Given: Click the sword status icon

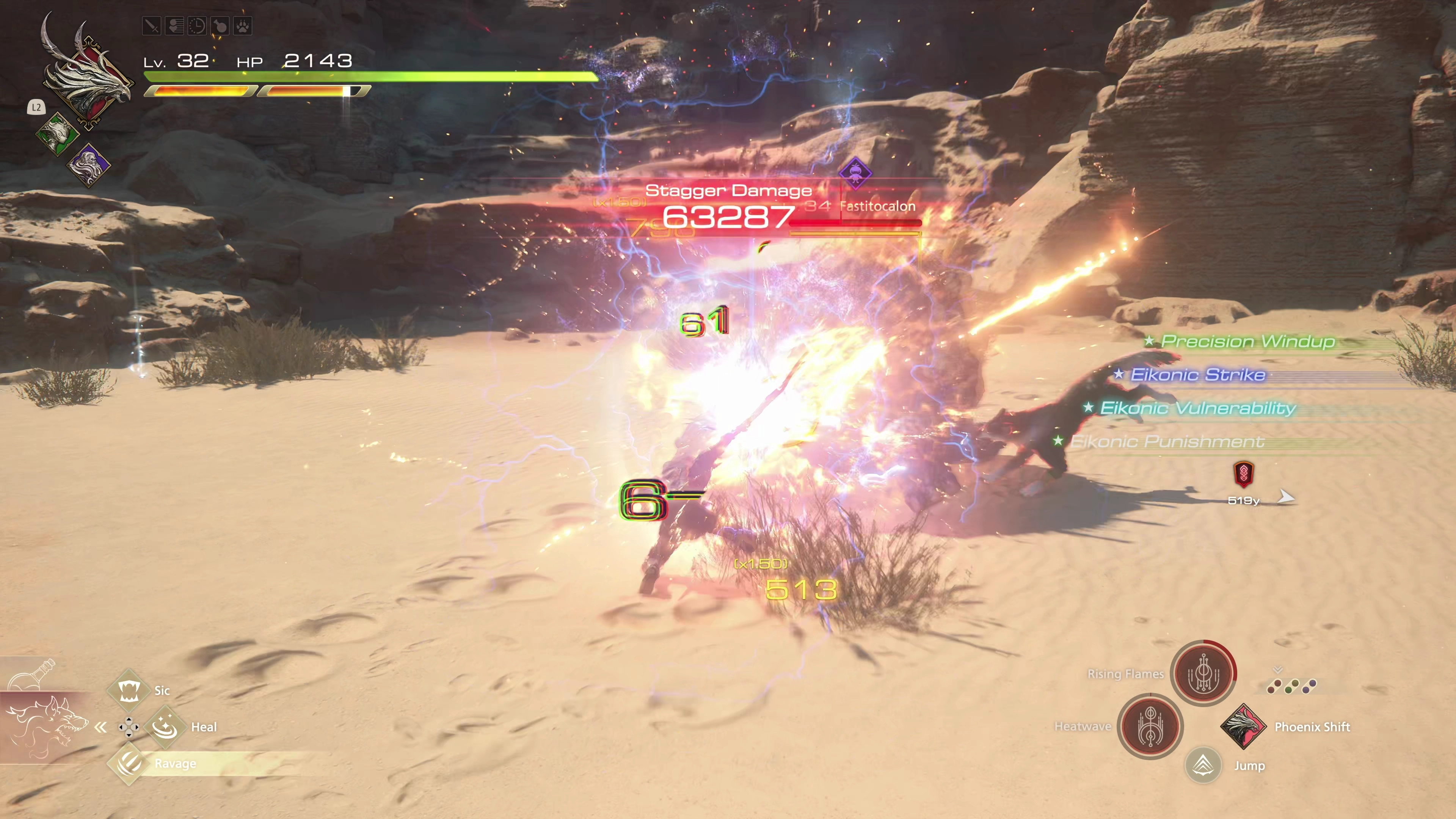Looking at the screenshot, I should 152,26.
